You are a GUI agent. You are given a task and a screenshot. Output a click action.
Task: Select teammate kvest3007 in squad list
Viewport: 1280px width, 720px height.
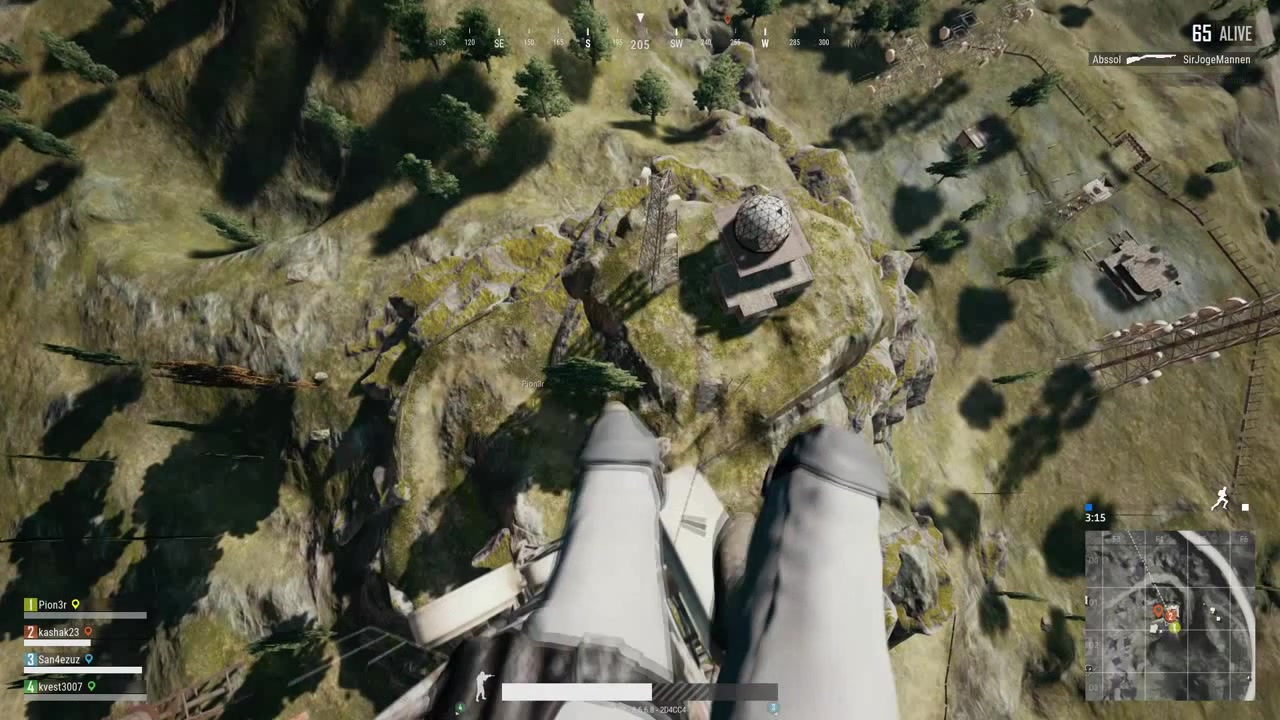click(x=60, y=687)
